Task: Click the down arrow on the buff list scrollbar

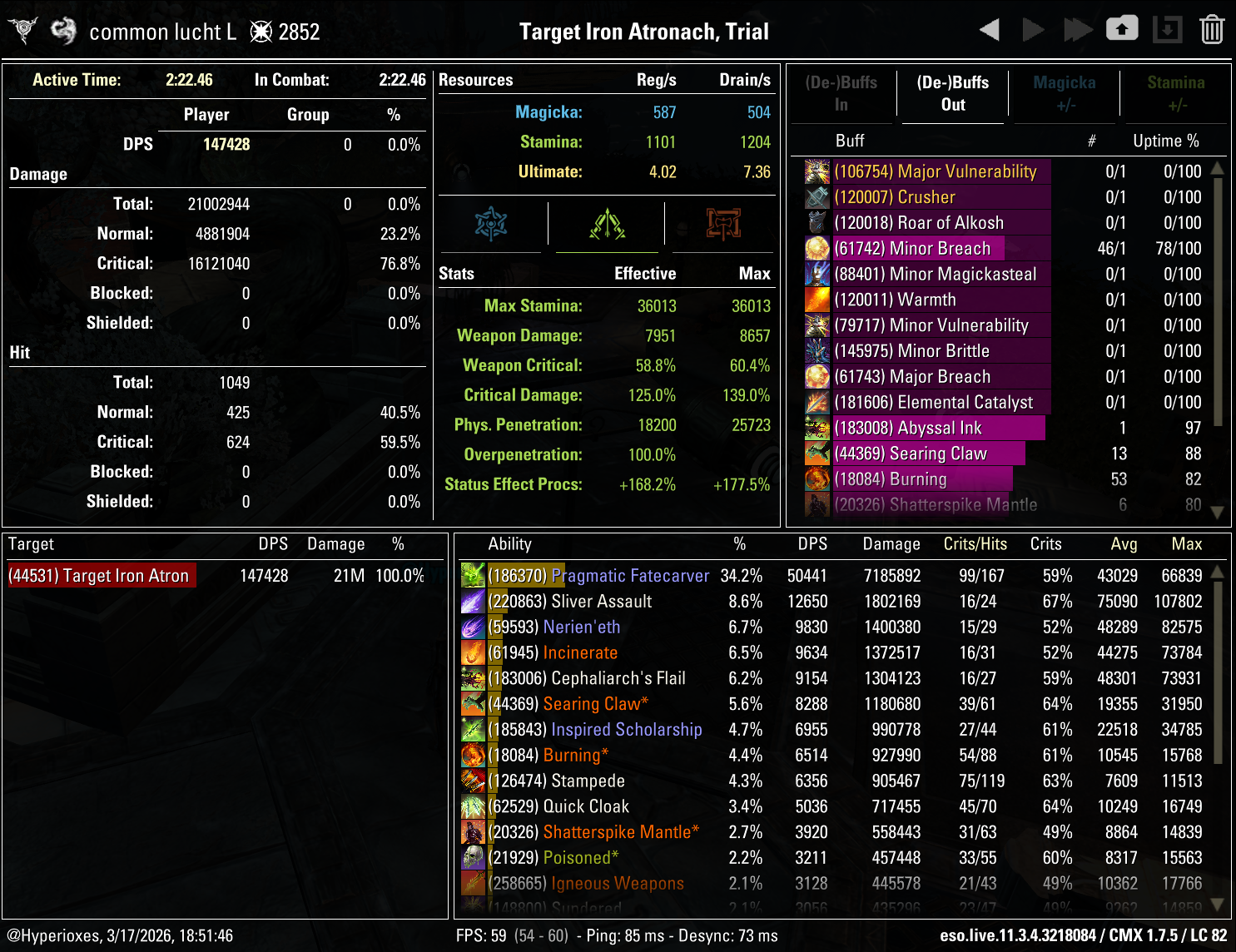Action: 1217,513
